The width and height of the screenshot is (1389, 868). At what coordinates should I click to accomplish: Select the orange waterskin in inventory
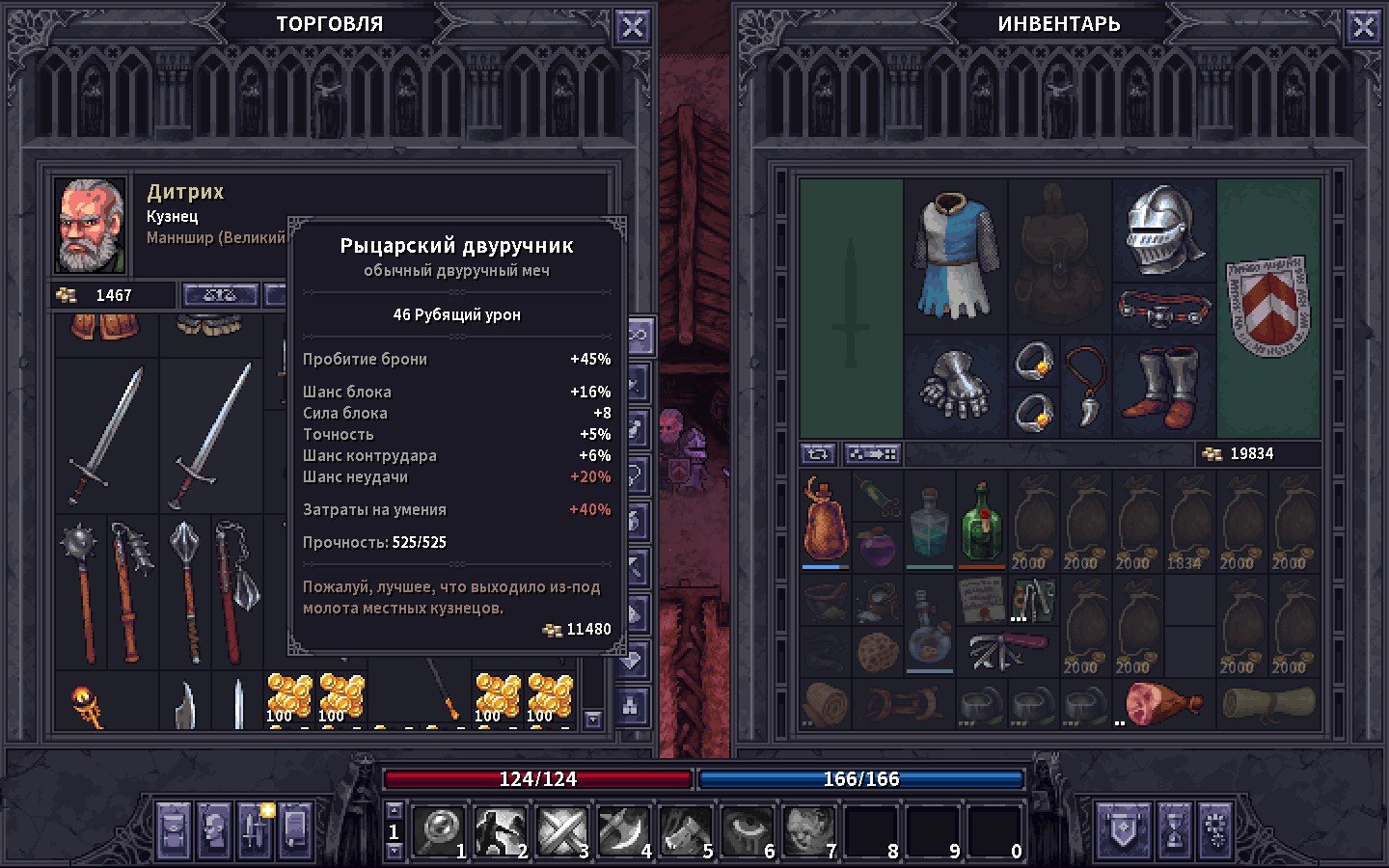coord(825,520)
